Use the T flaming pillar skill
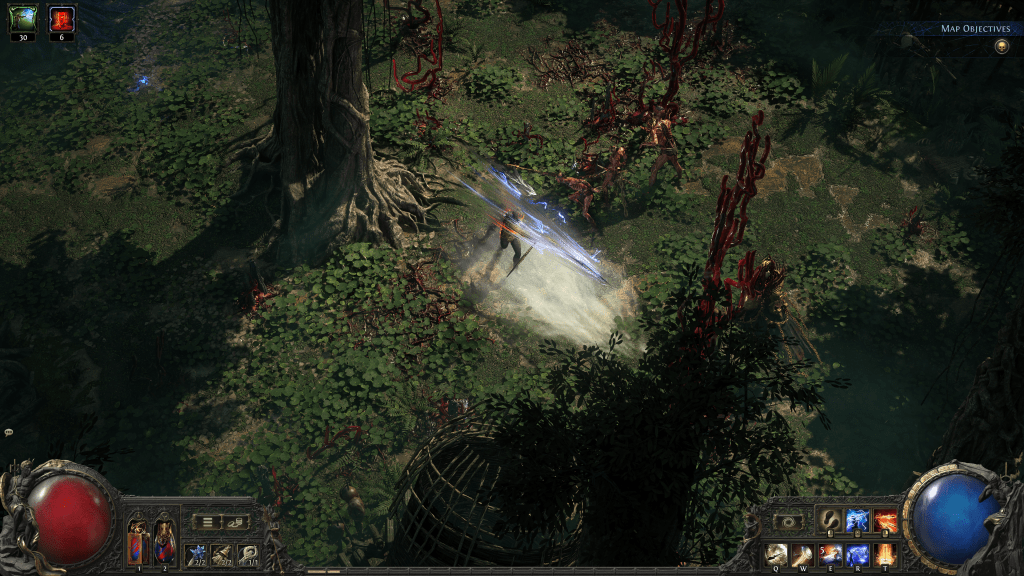1024x576 pixels. (x=886, y=553)
